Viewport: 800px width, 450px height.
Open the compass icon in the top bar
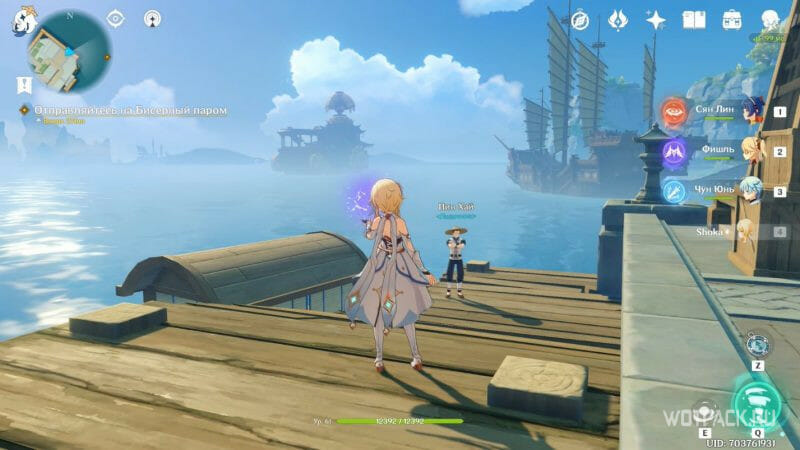click(580, 20)
